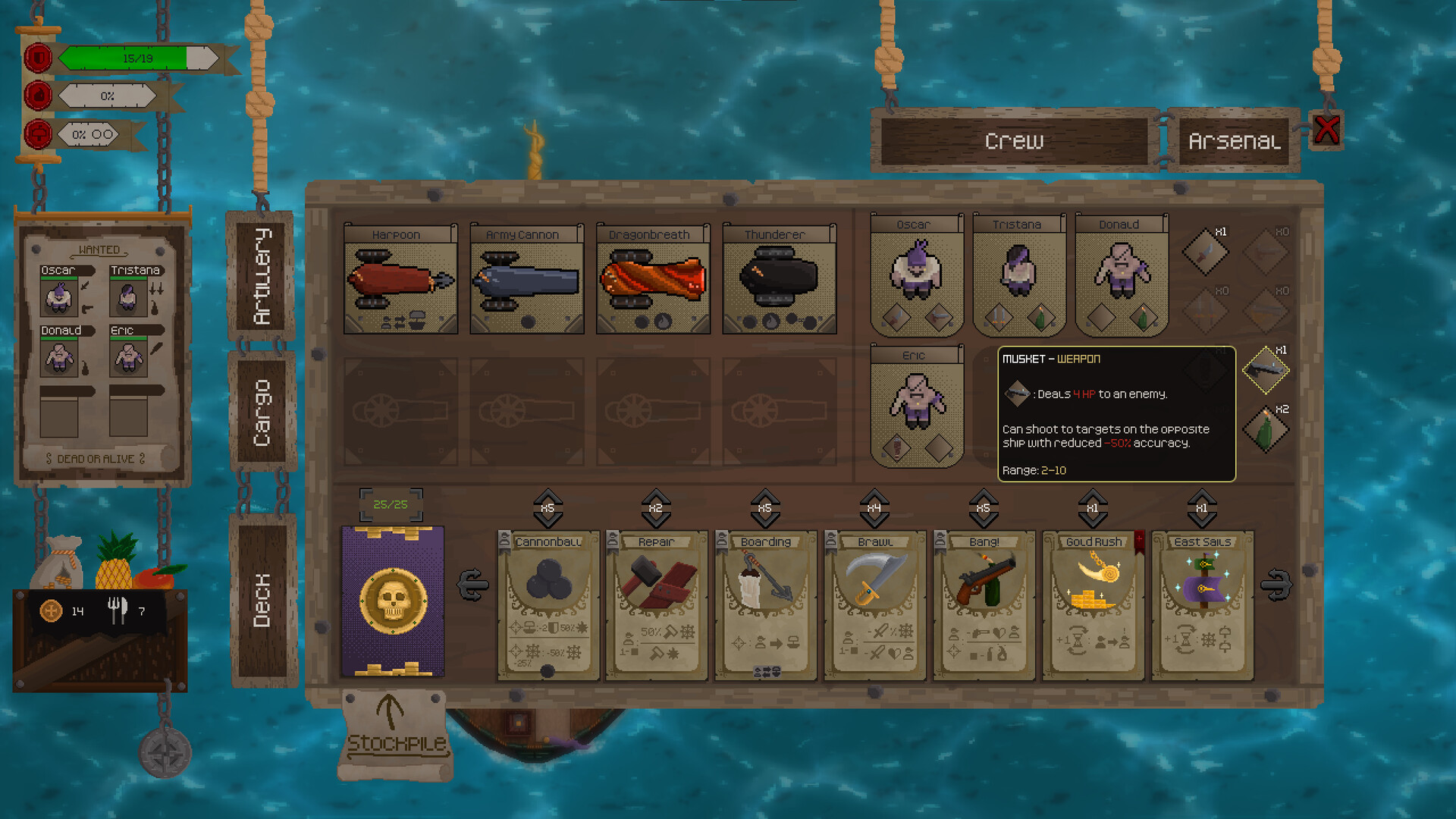Select the Cannonball card
The height and width of the screenshot is (819, 1456).
click(x=548, y=603)
